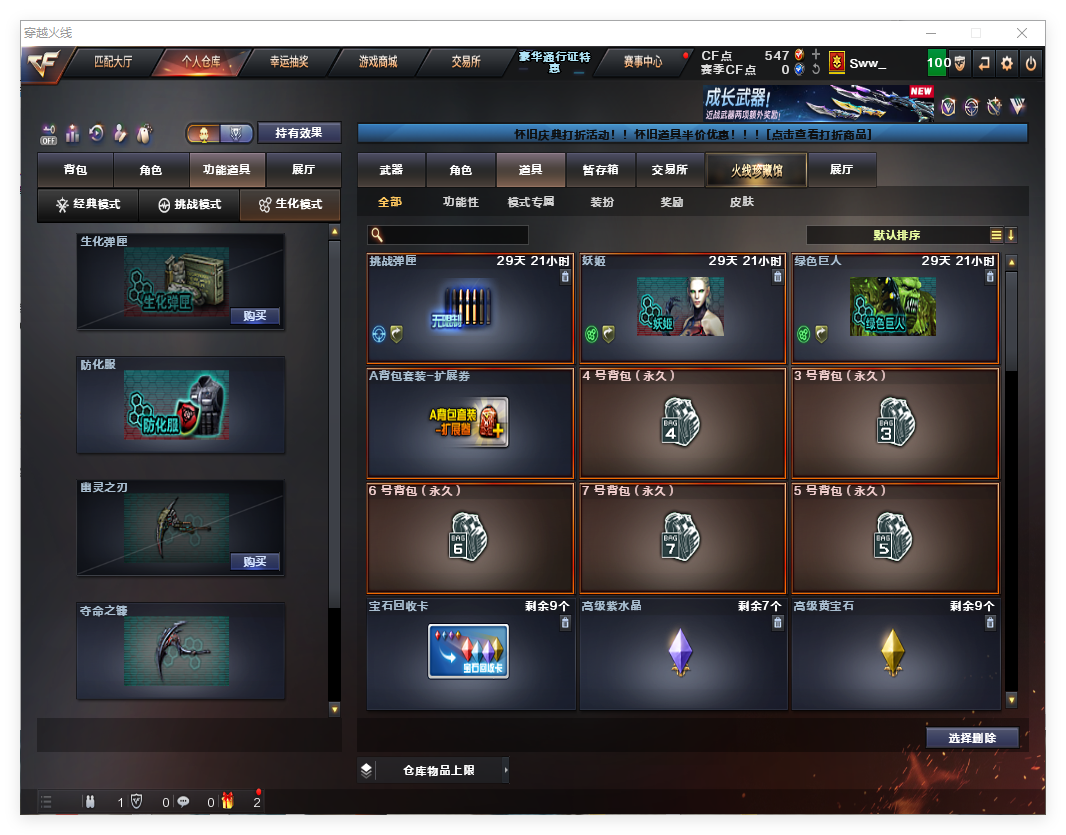Click the 选择删除 select-delete button
This screenshot has width=1066, height=835.
(x=972, y=738)
